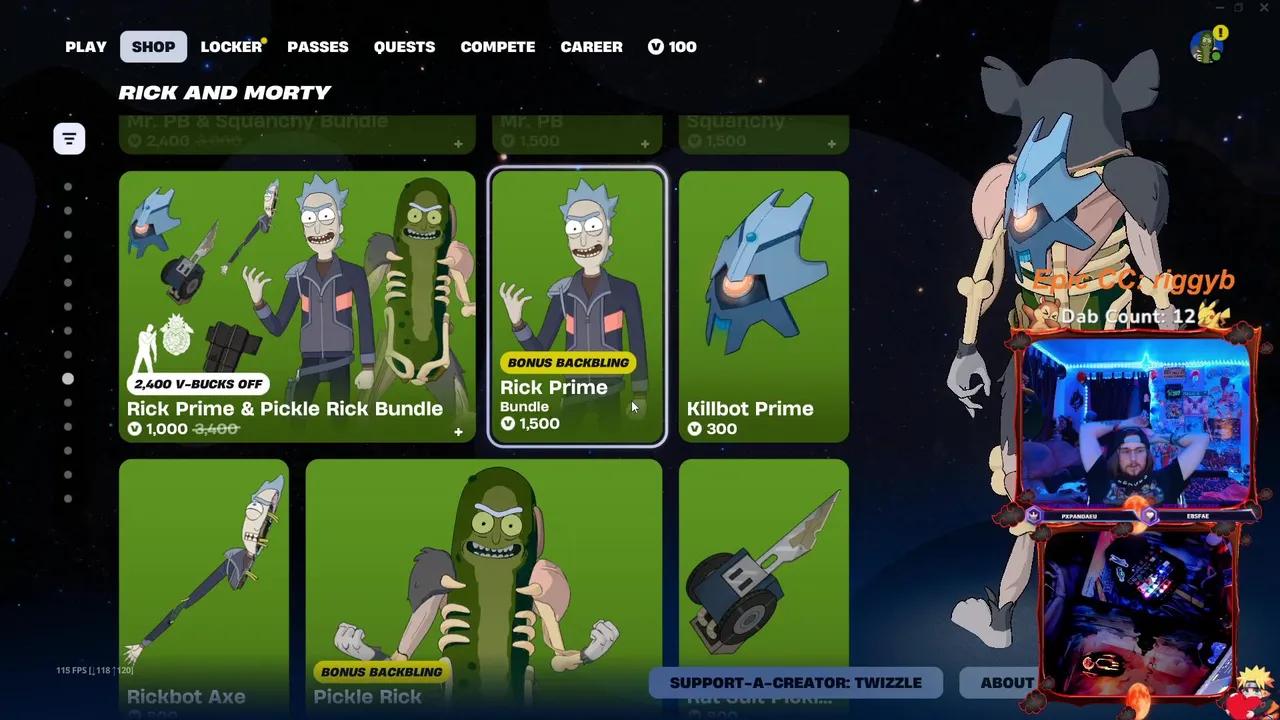1280x720 pixels.
Task: Open the Career tab
Action: pyautogui.click(x=591, y=47)
